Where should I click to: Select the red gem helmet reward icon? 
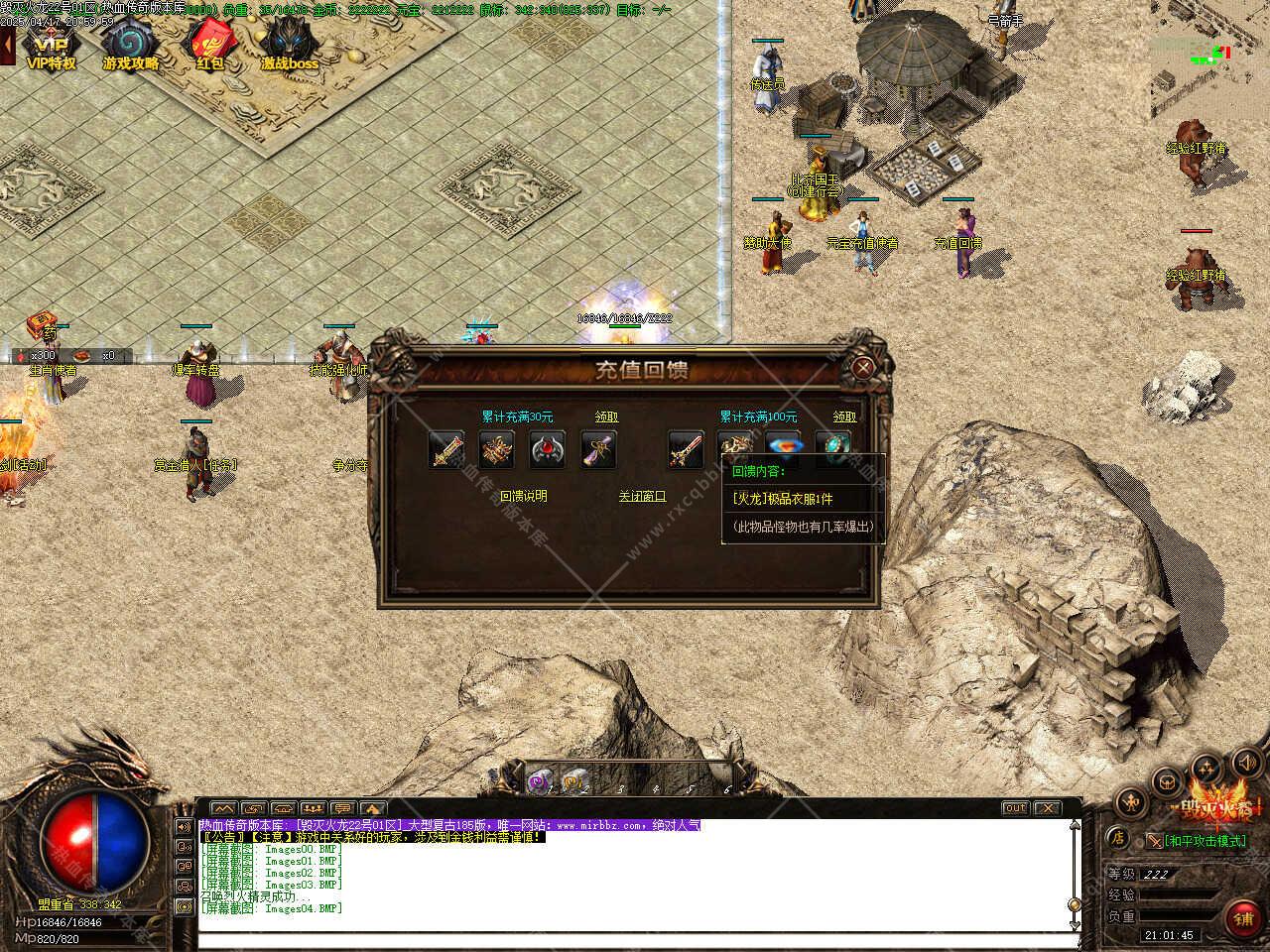click(x=548, y=450)
